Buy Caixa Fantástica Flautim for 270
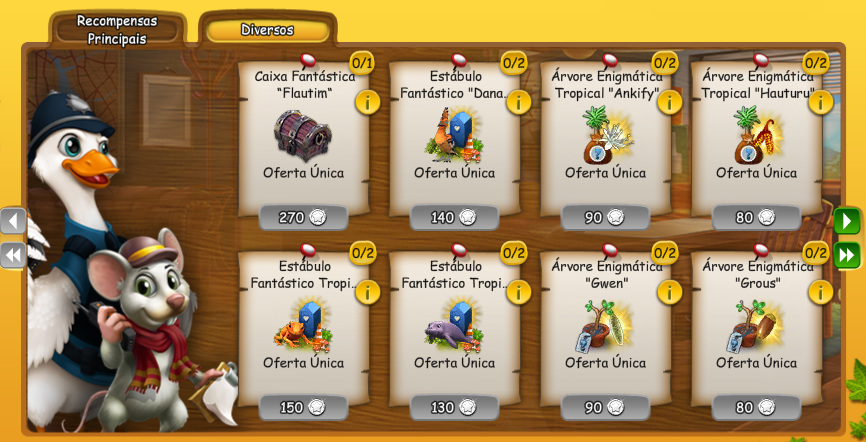The height and width of the screenshot is (442, 866). point(304,217)
